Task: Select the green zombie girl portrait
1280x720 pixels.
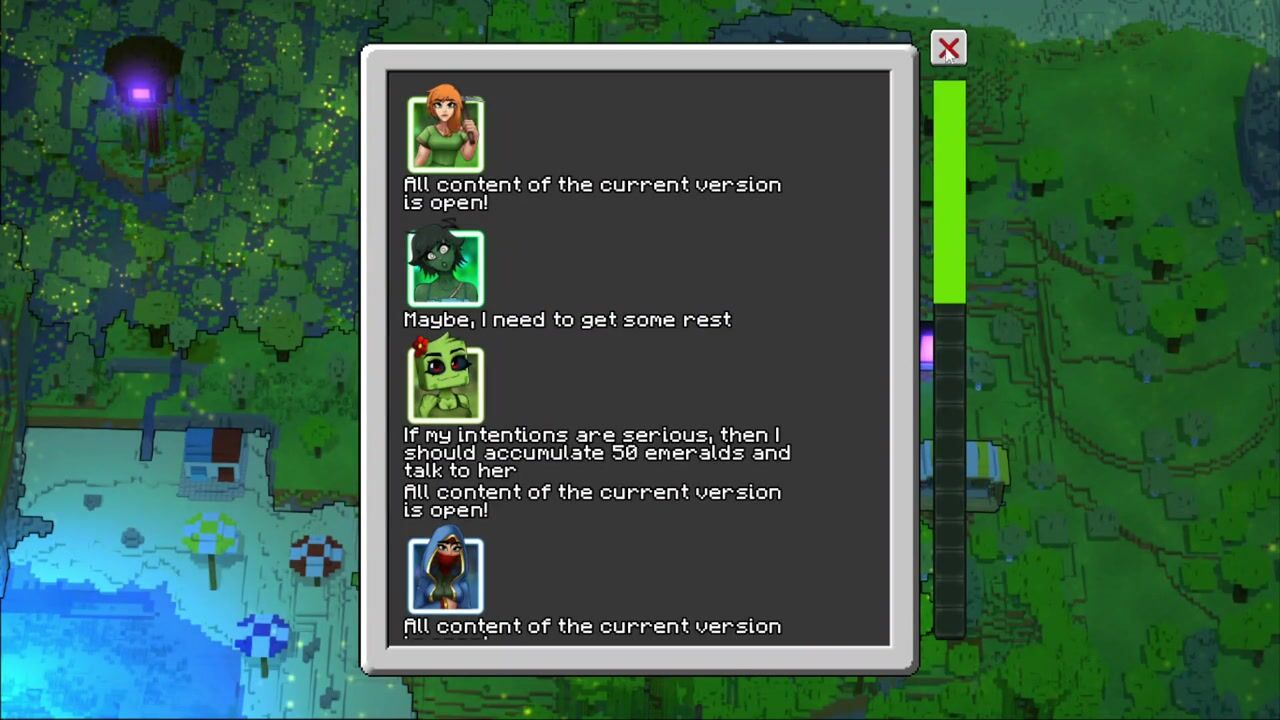Action: (x=445, y=267)
